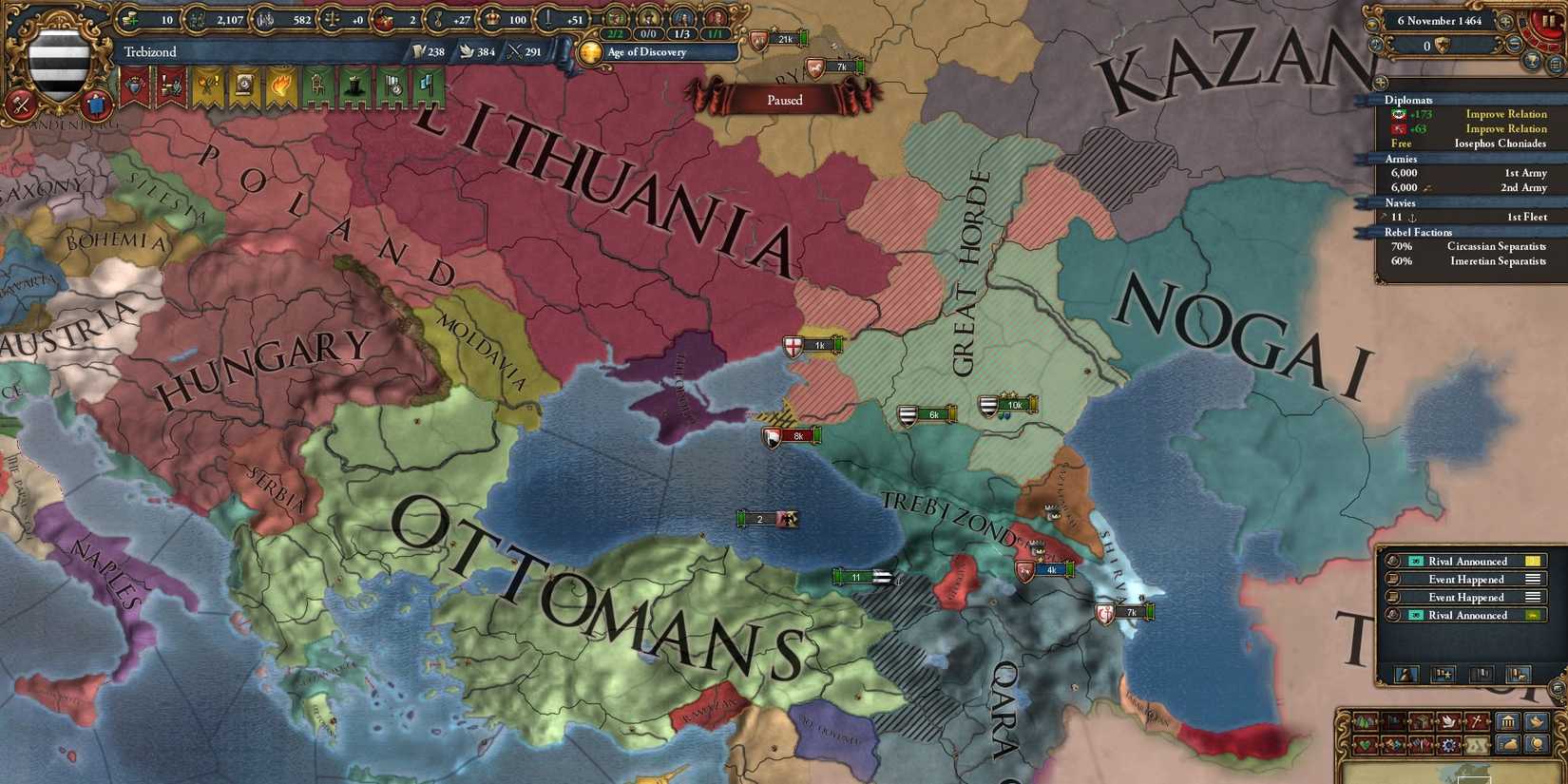Select the diplomatic mapmode dove icon
The image size is (1568, 784).
coord(1448,720)
